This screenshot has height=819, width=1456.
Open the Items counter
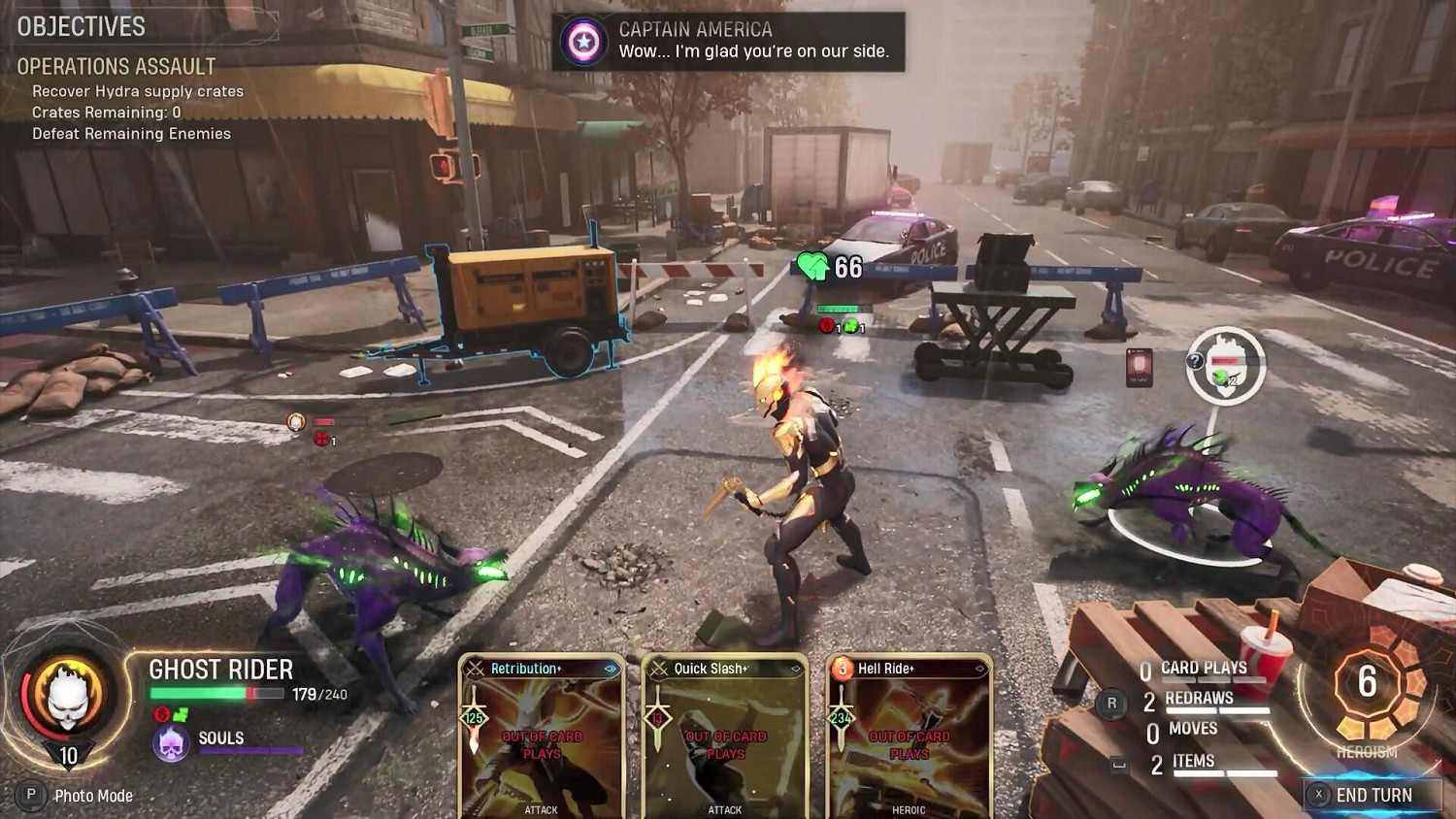(1192, 763)
